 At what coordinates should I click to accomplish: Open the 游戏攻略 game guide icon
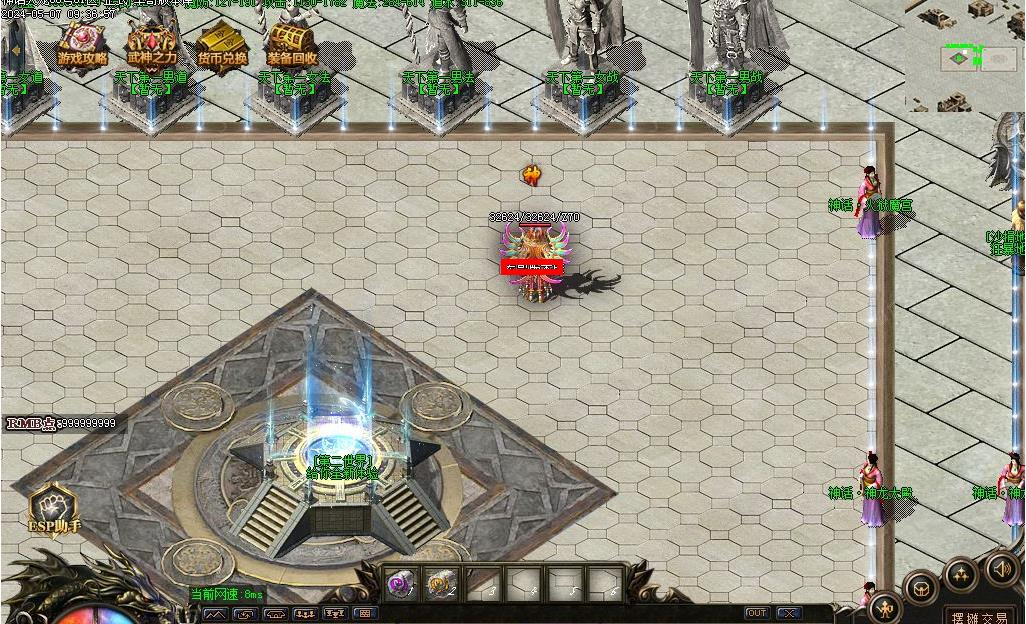(x=82, y=45)
